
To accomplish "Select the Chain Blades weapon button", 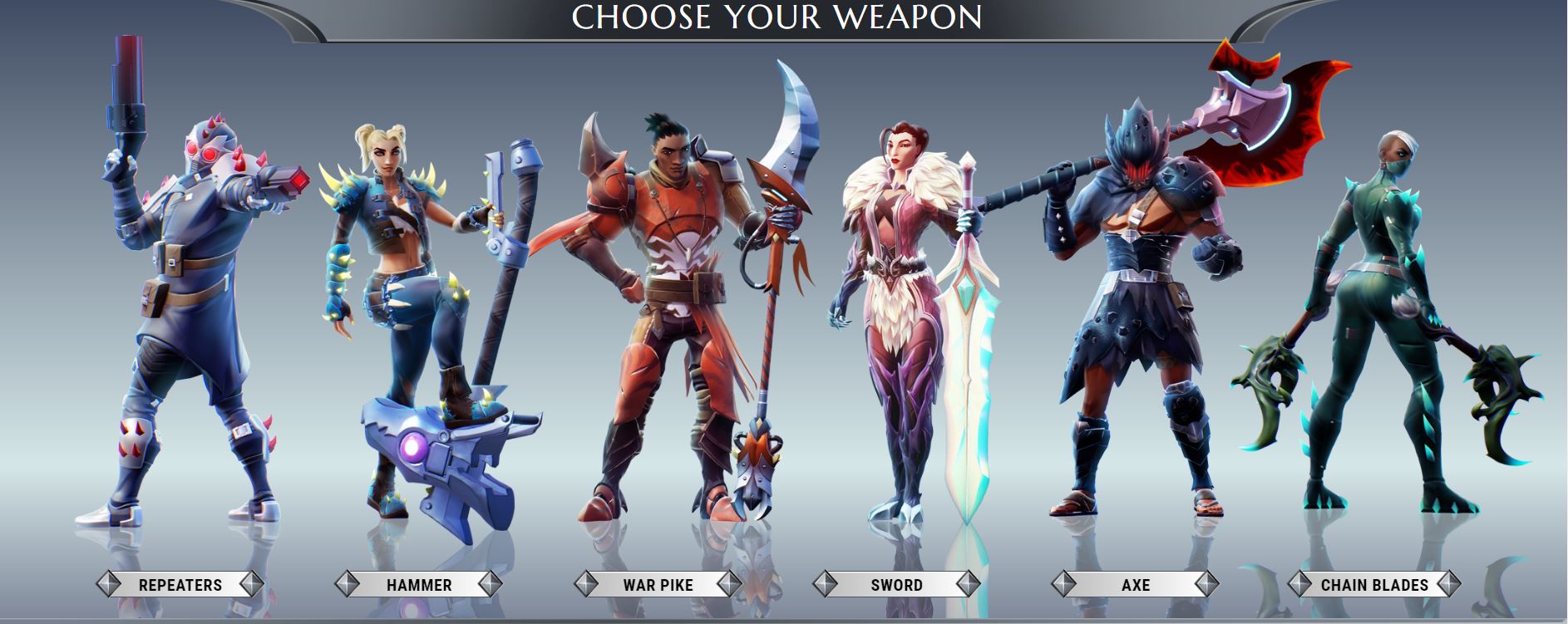I will (1373, 584).
